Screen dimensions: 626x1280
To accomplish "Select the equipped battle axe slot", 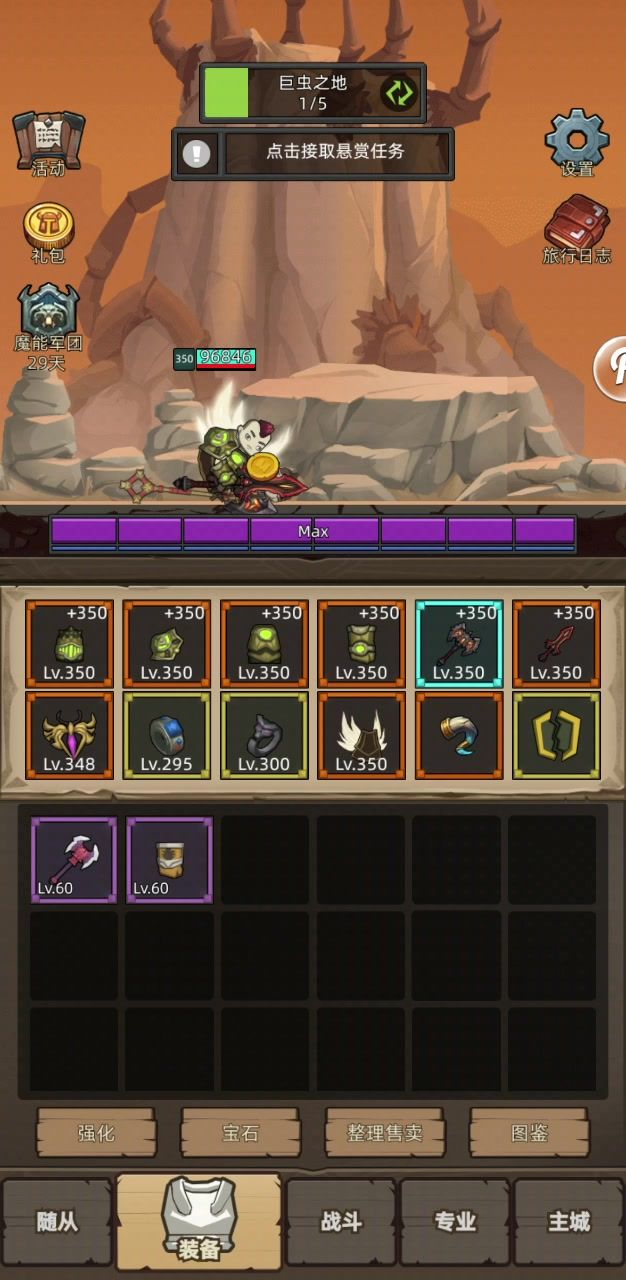I will tap(459, 644).
